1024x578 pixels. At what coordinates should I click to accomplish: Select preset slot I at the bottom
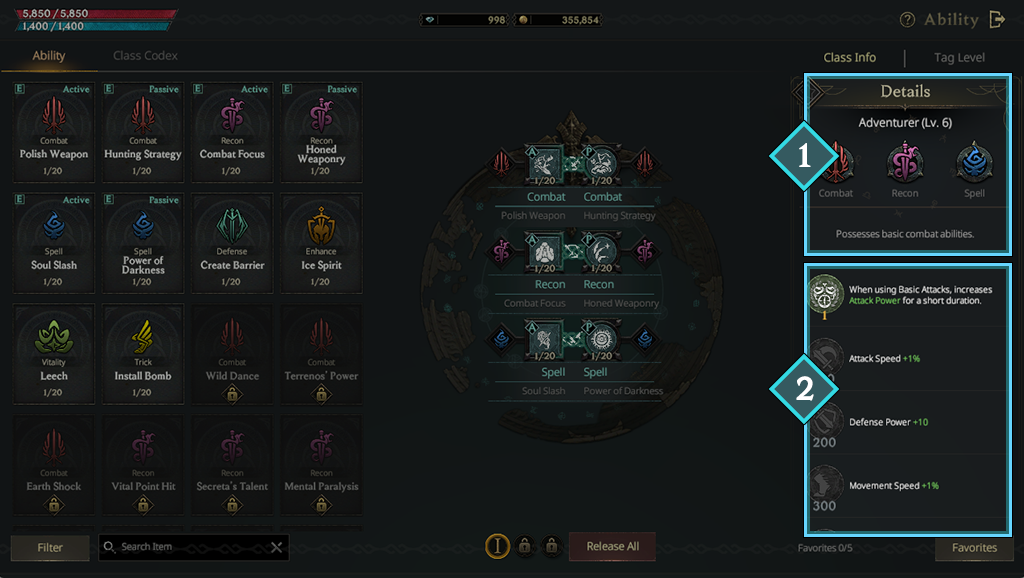tap(496, 546)
